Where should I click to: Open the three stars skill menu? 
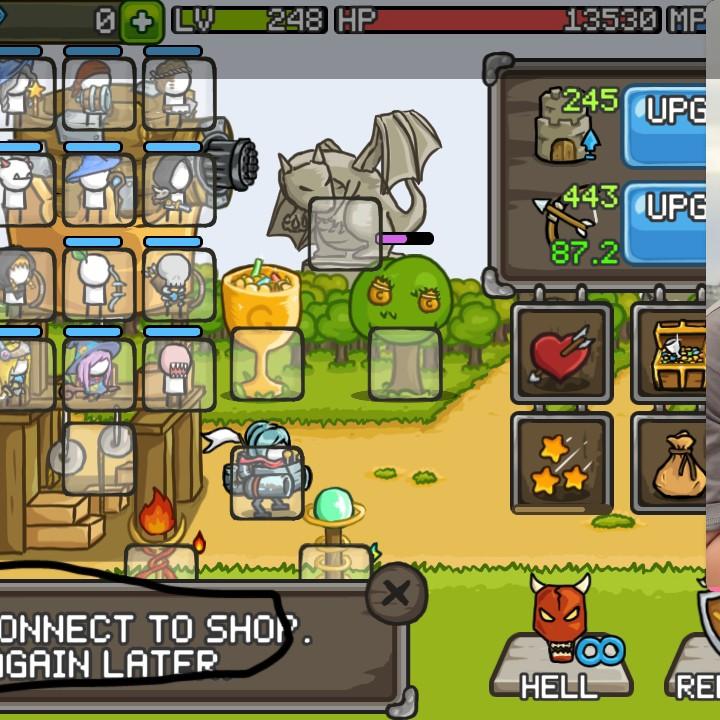561,462
